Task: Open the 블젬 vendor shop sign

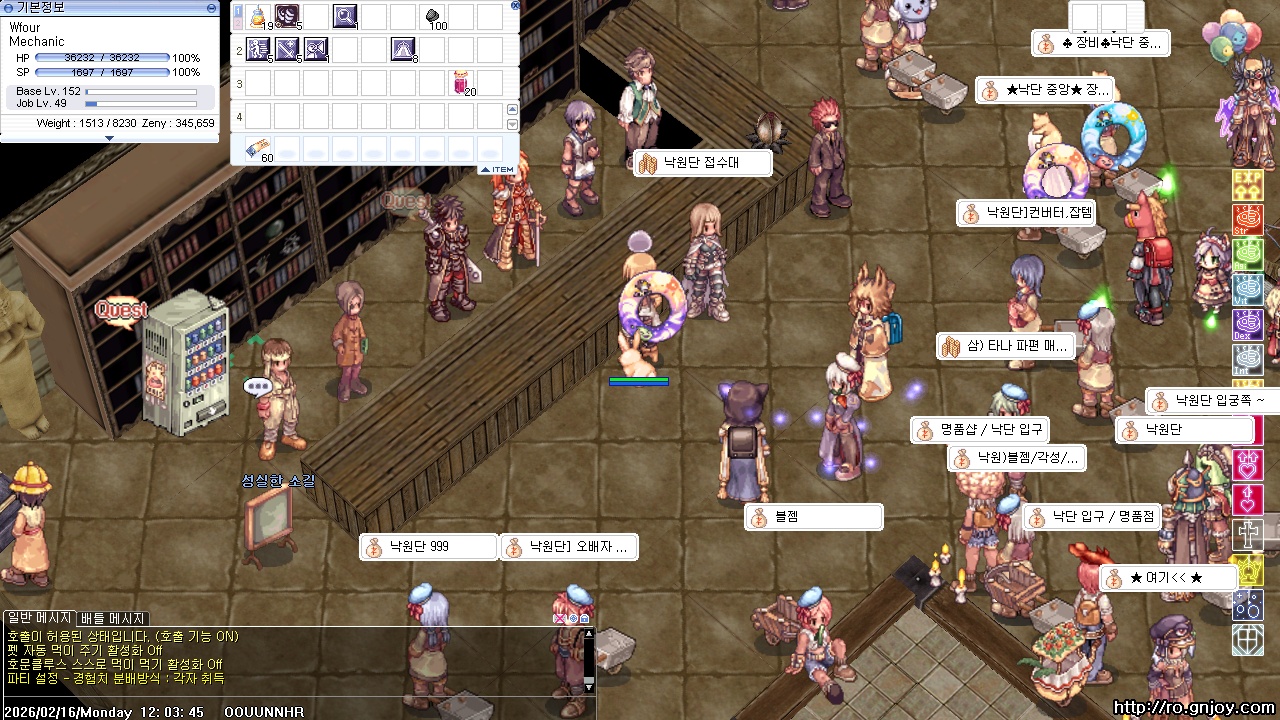Action: [x=813, y=517]
